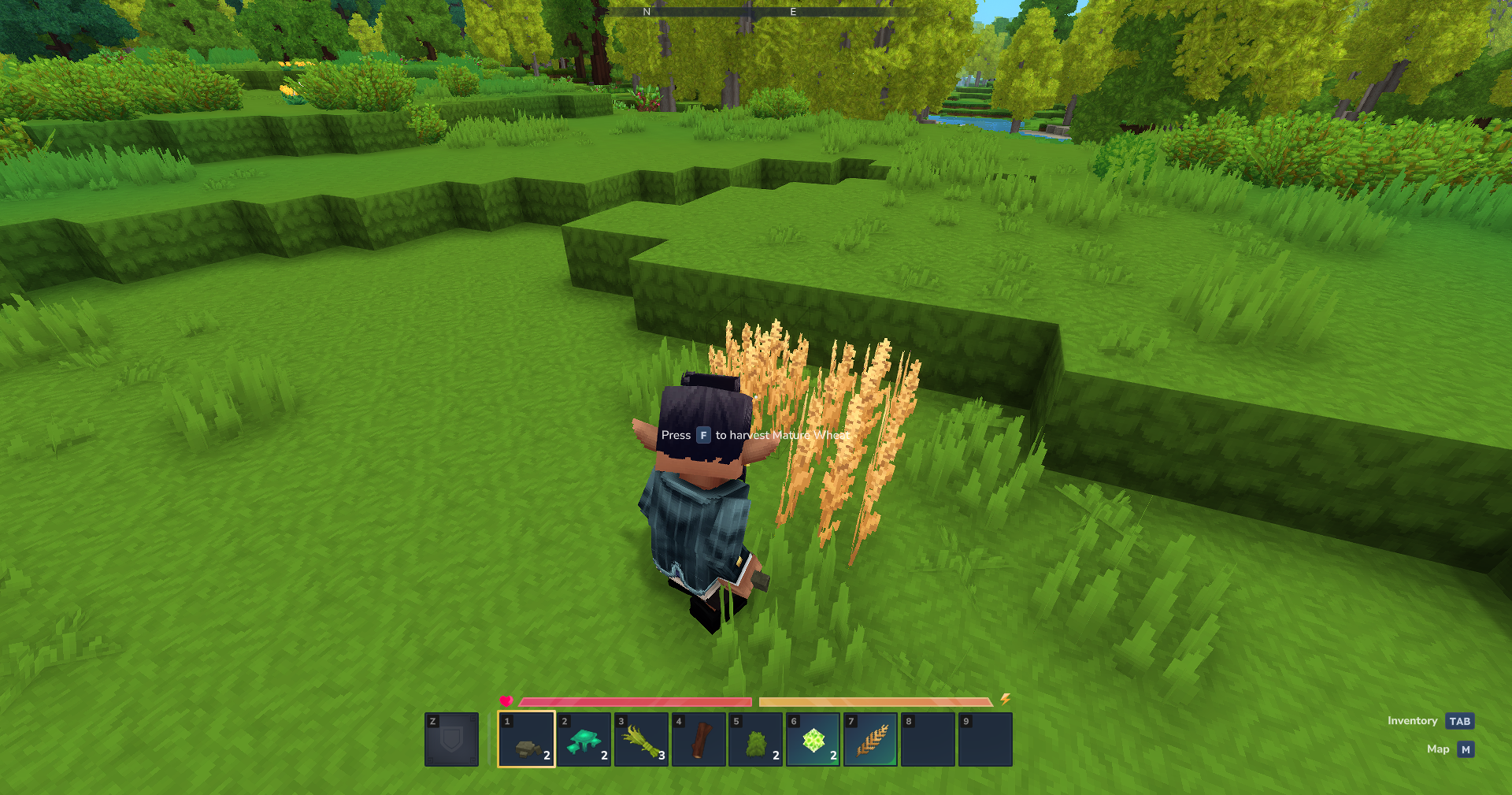Select the teal mushroom in hotbar slot 2
This screenshot has width=1512, height=795.
pyautogui.click(x=584, y=739)
